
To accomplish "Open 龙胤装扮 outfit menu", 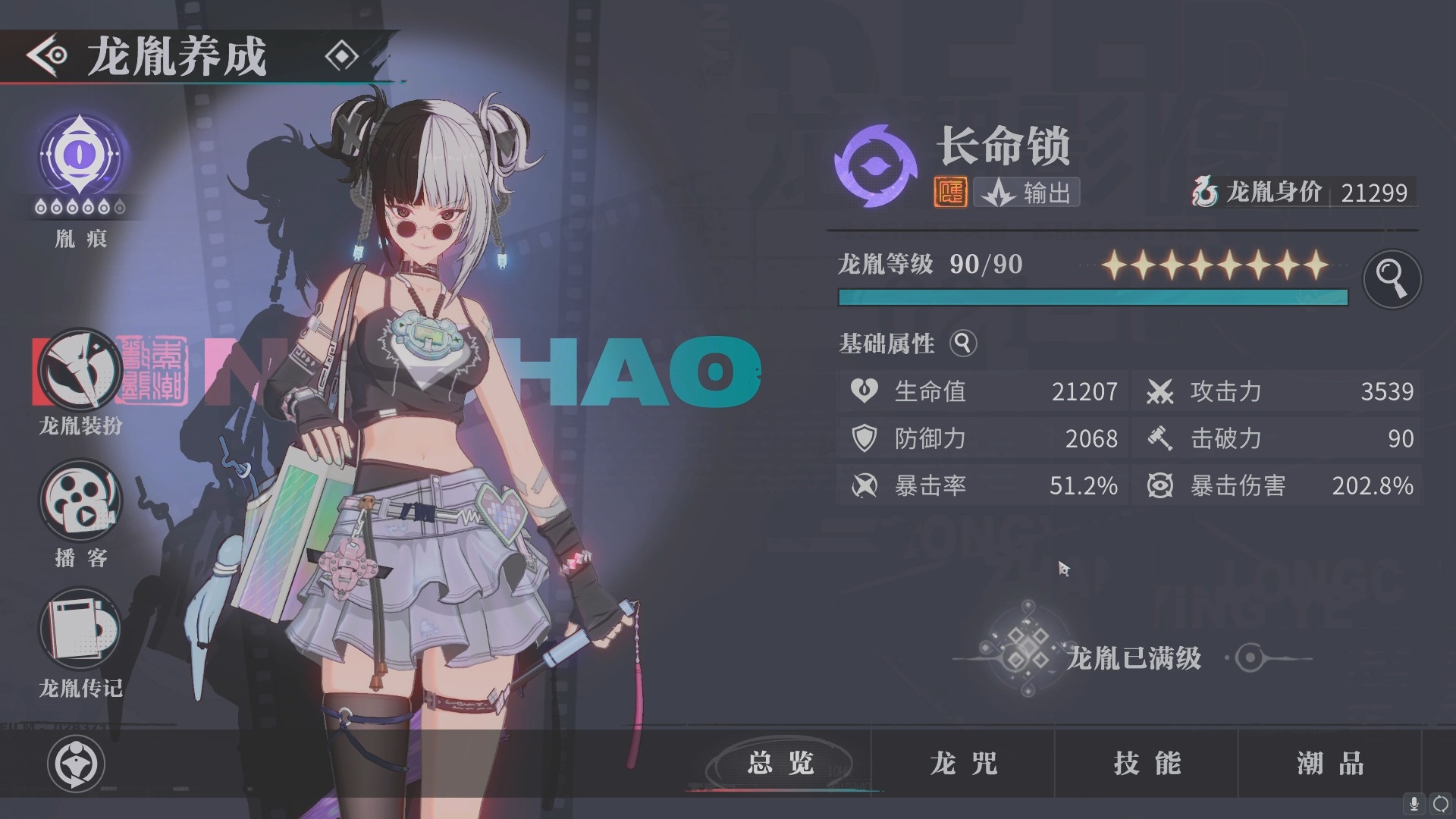I will click(80, 370).
